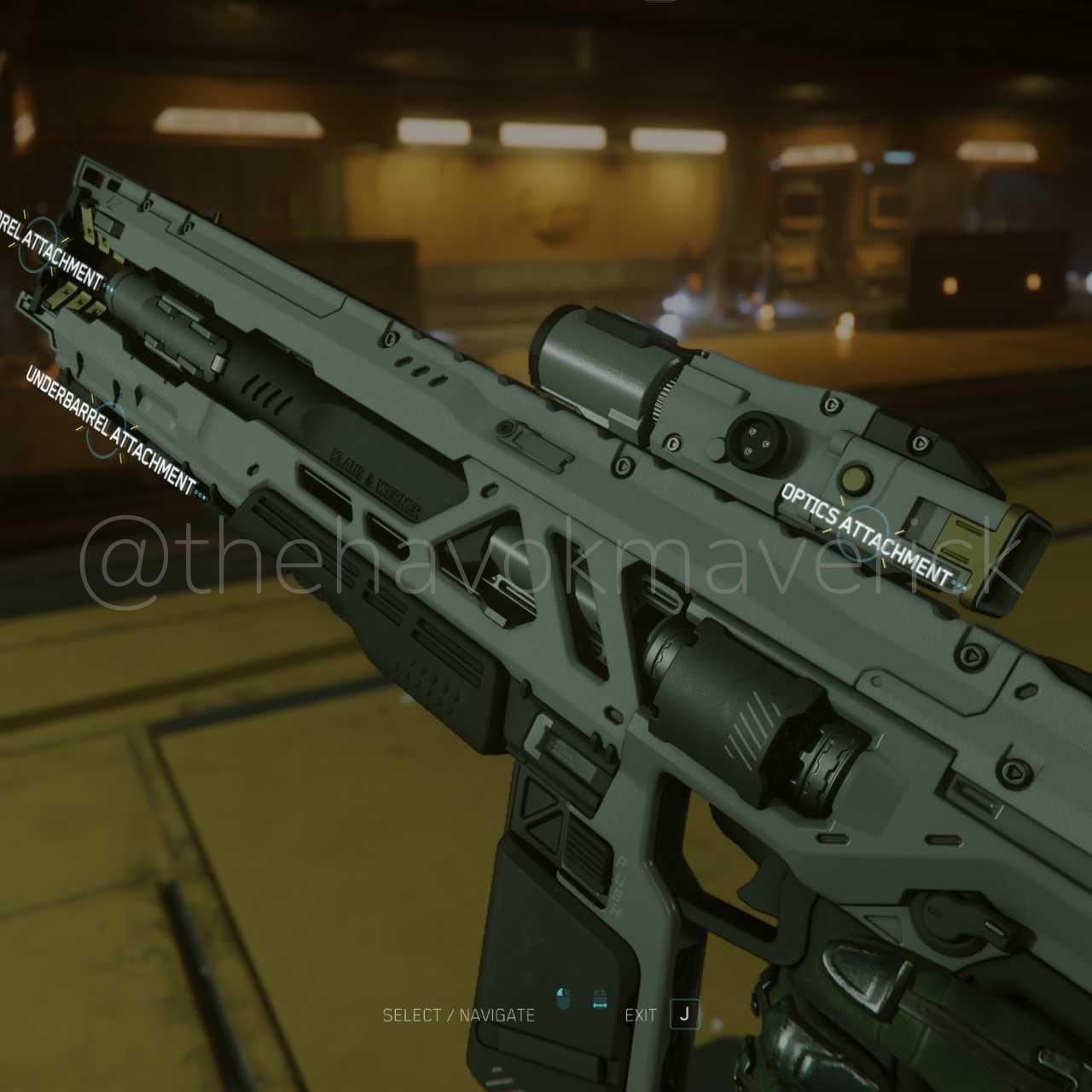Choose the Underbarrel Attachment slot
1092x1092 pixels.
point(110,424)
